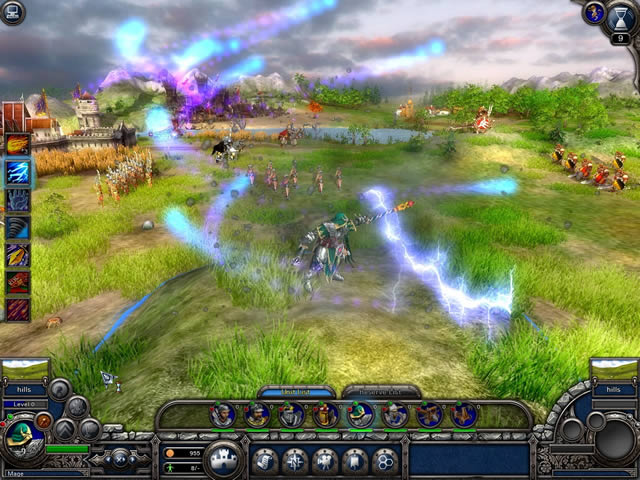This screenshot has height=480, width=640.
Task: Click the hexagon cluster button
Action: (x=385, y=461)
